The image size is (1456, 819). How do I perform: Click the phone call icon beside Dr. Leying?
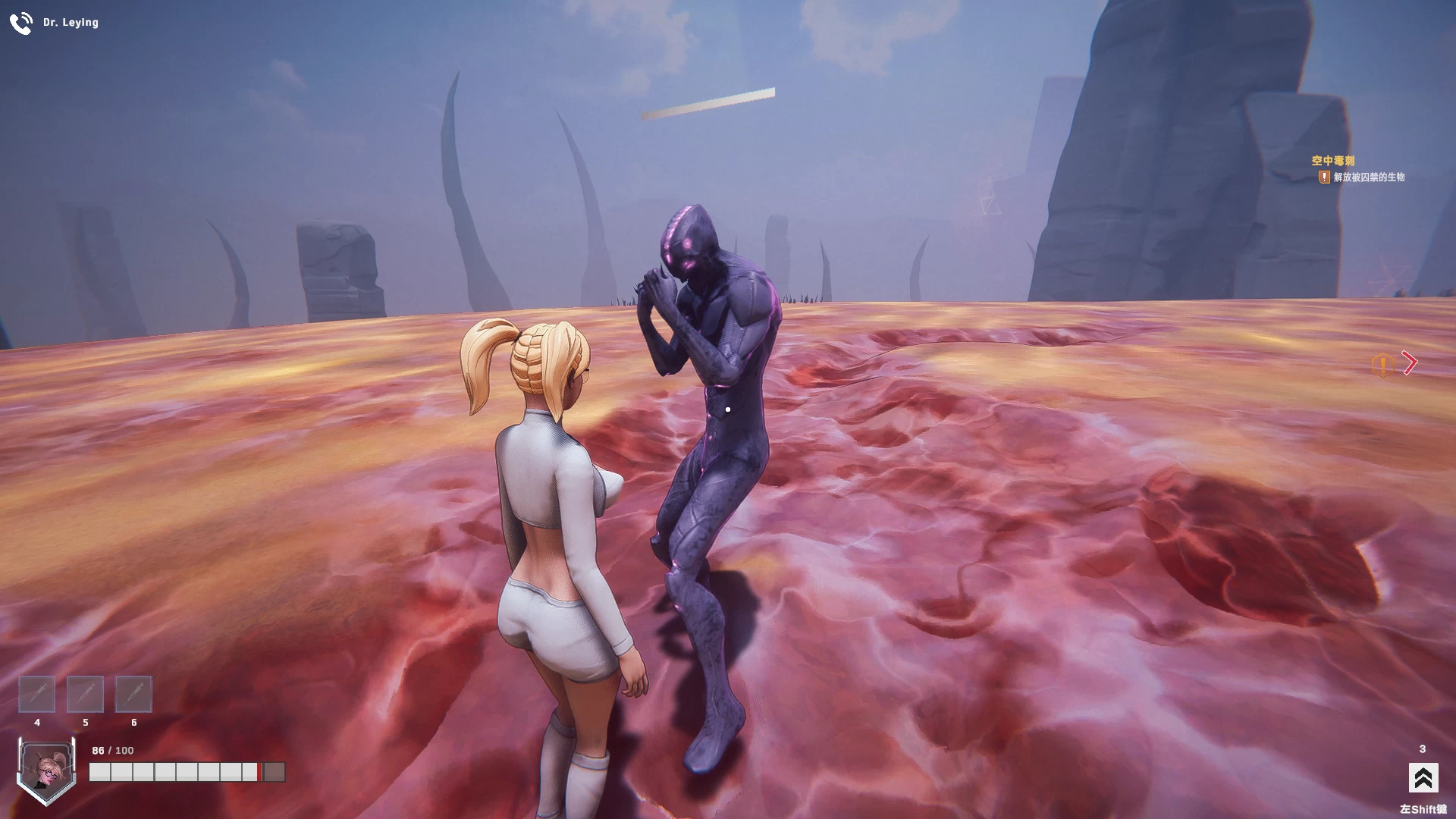pos(20,24)
